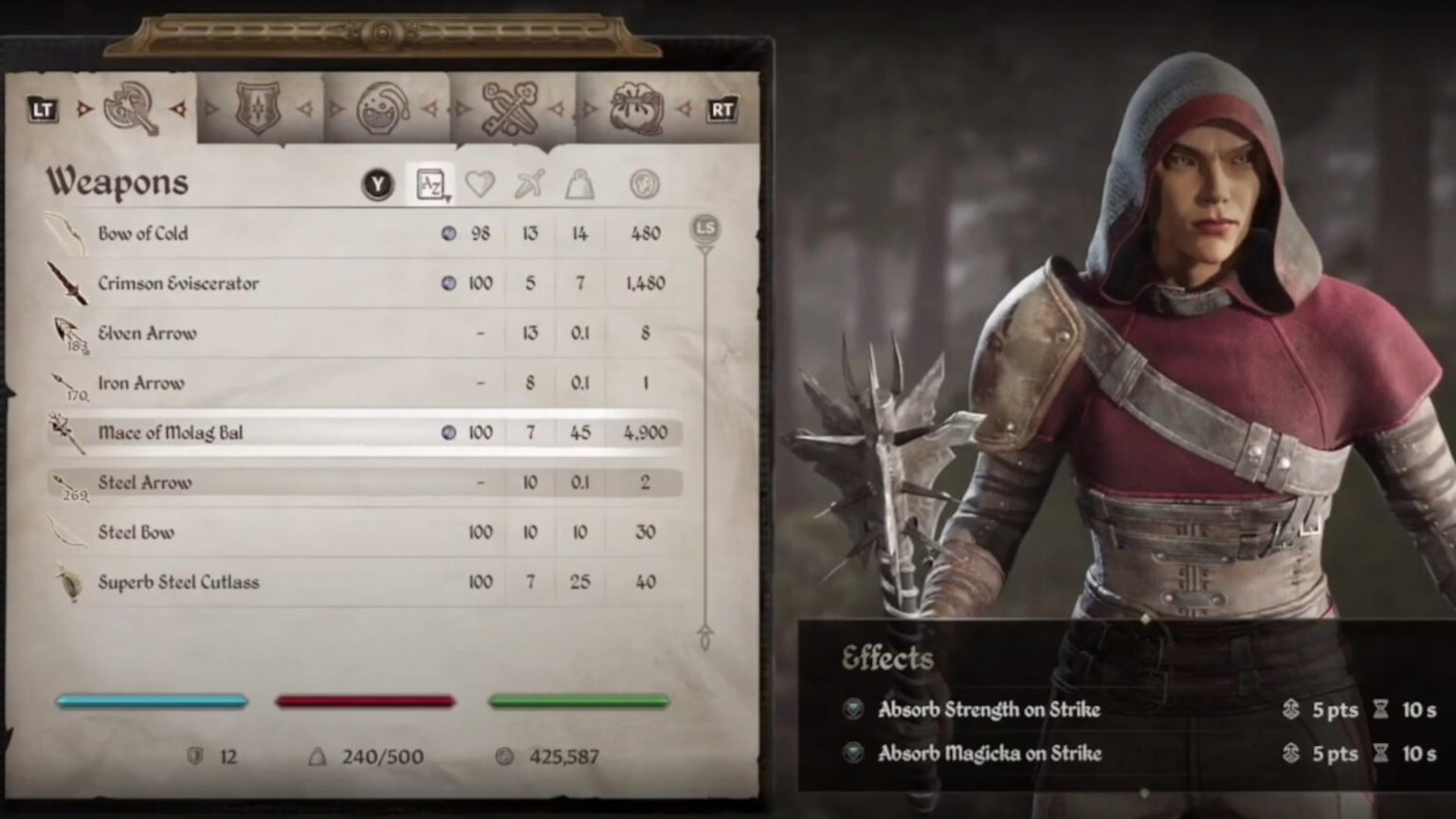Open the Miscellaneous bag category icon
Viewport: 1456px width, 819px height.
[639, 106]
